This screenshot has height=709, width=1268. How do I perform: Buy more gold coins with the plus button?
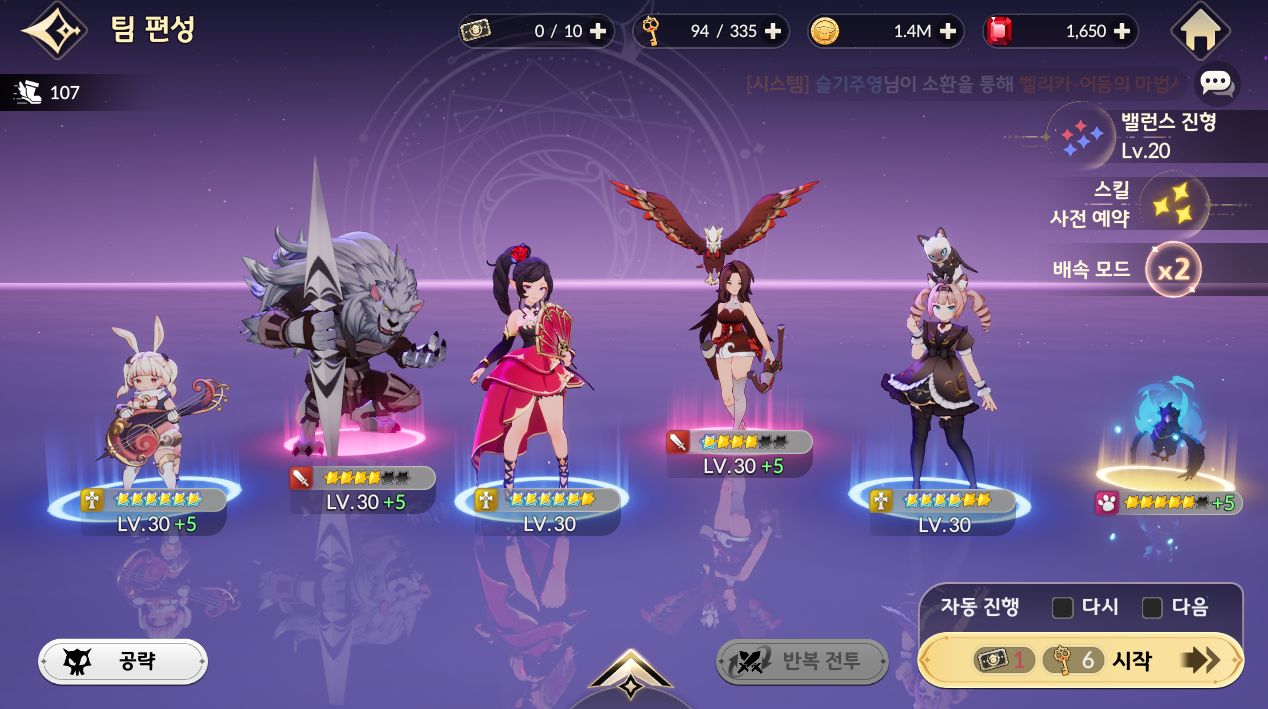pos(947,31)
